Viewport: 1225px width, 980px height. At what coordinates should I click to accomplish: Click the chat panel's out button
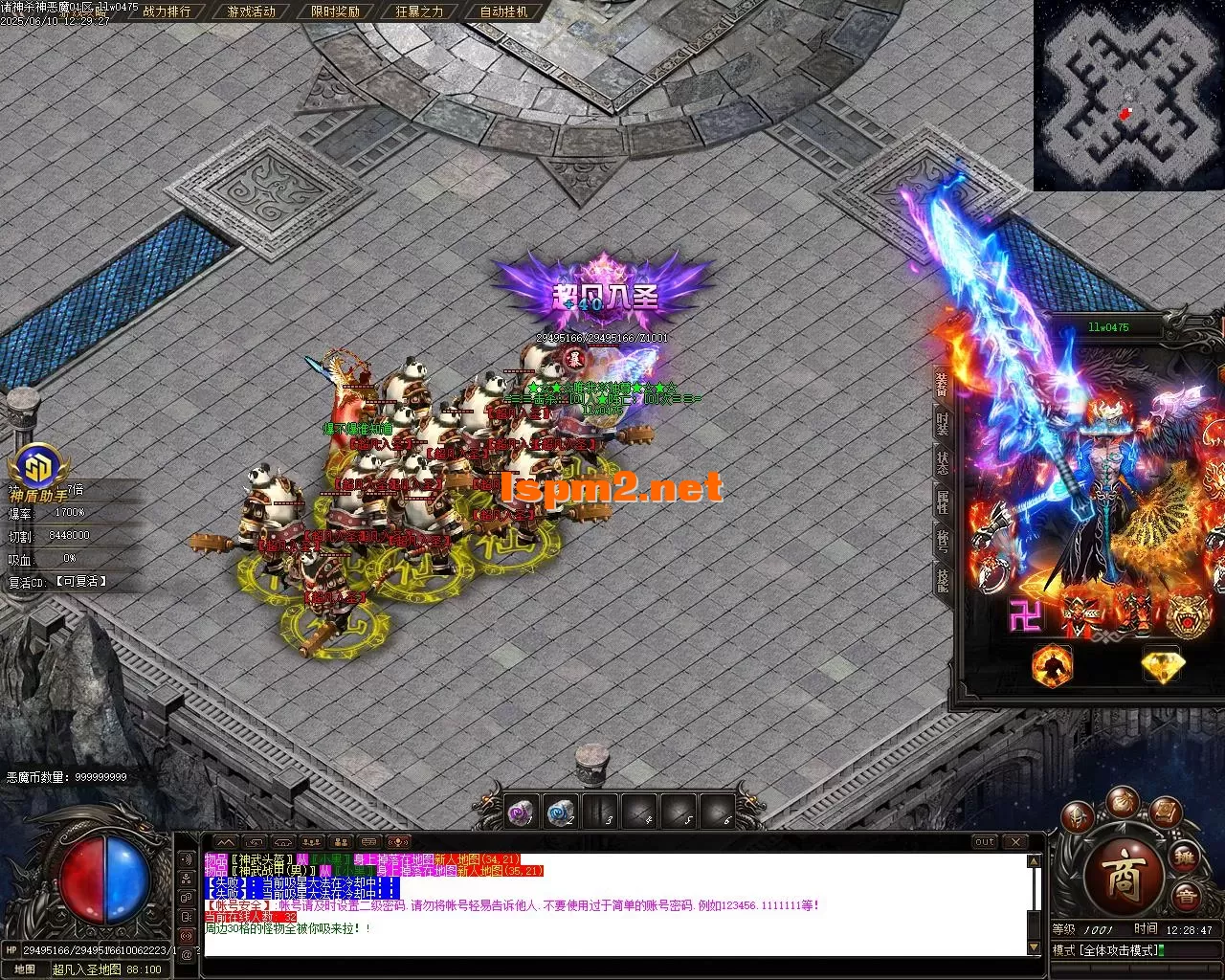pyautogui.click(x=984, y=842)
